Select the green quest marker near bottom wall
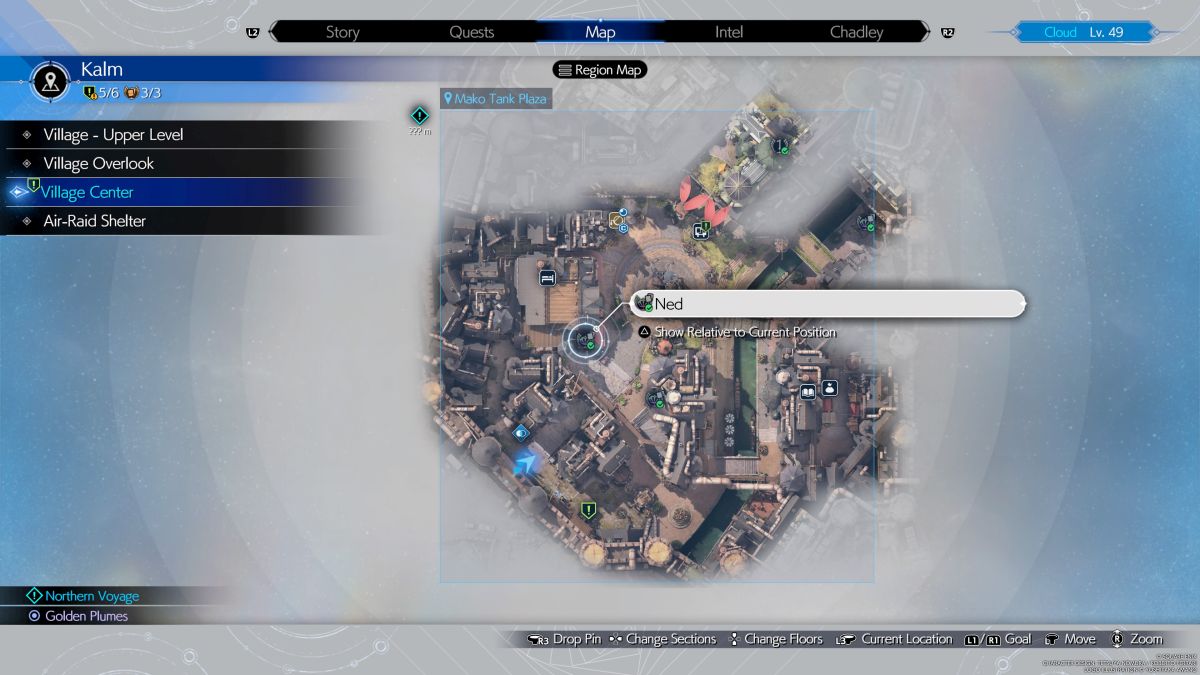 coord(589,510)
